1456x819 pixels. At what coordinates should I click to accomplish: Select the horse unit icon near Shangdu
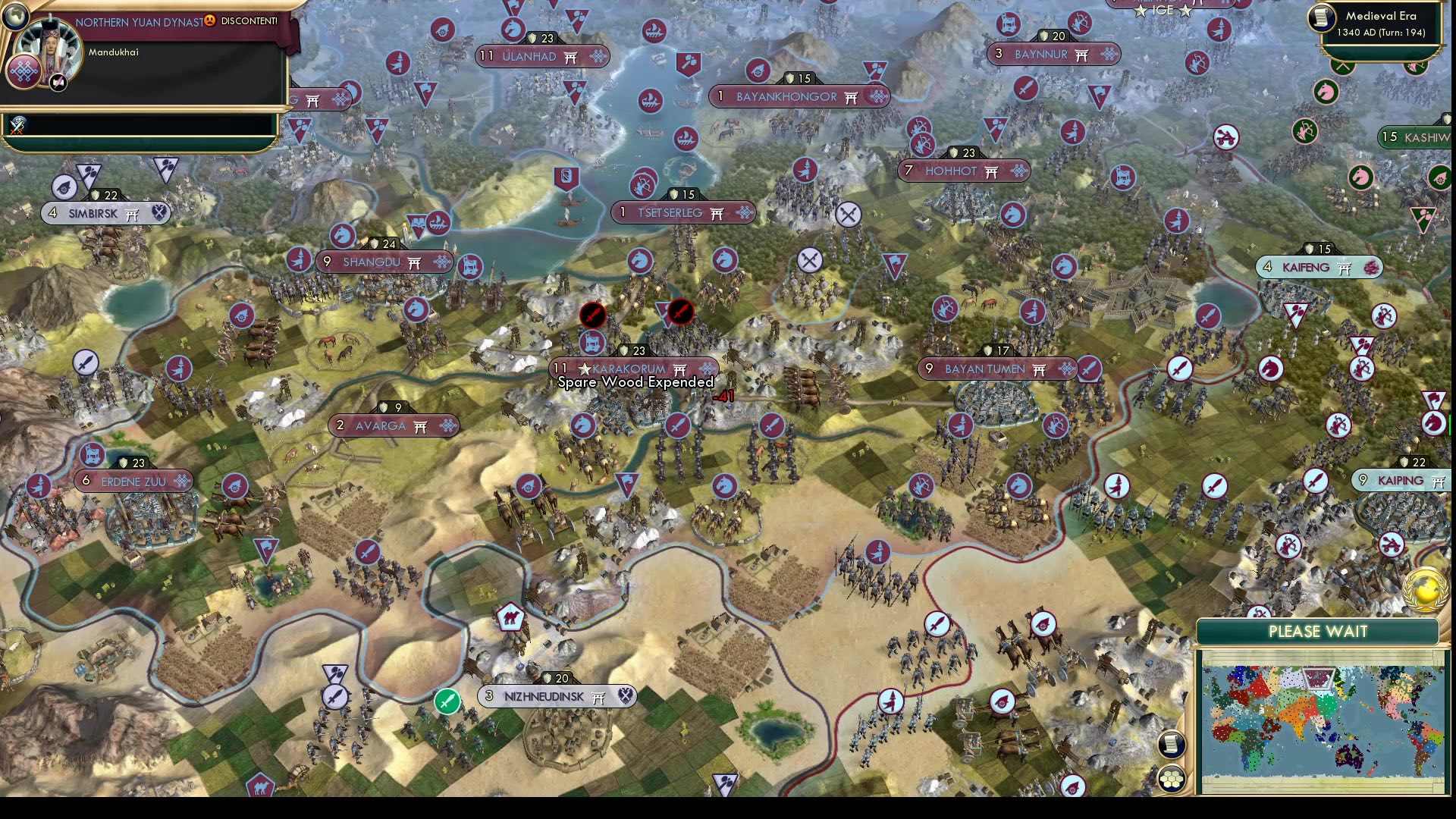point(343,237)
